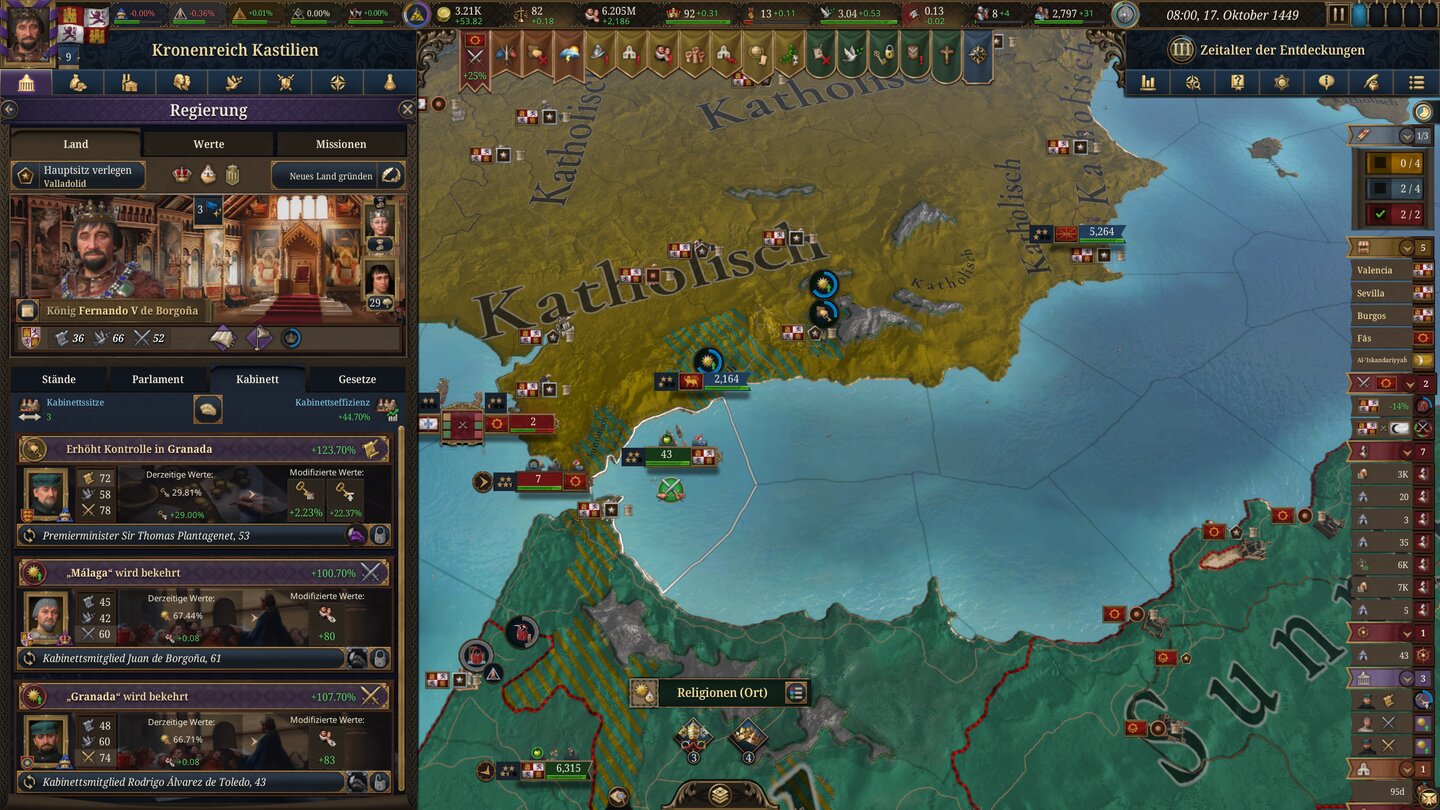1440x810 pixels.
Task: Open the diplomacy panel via the dove icon
Action: click(x=235, y=83)
